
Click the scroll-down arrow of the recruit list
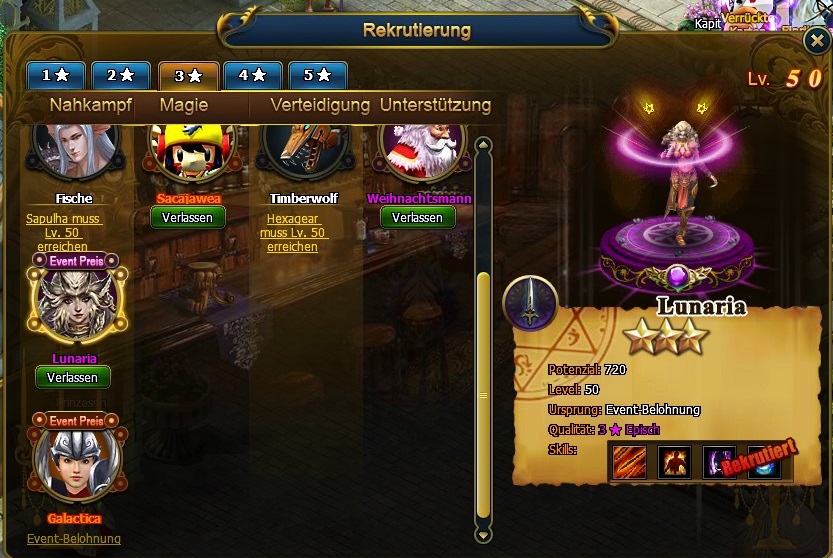(x=483, y=535)
